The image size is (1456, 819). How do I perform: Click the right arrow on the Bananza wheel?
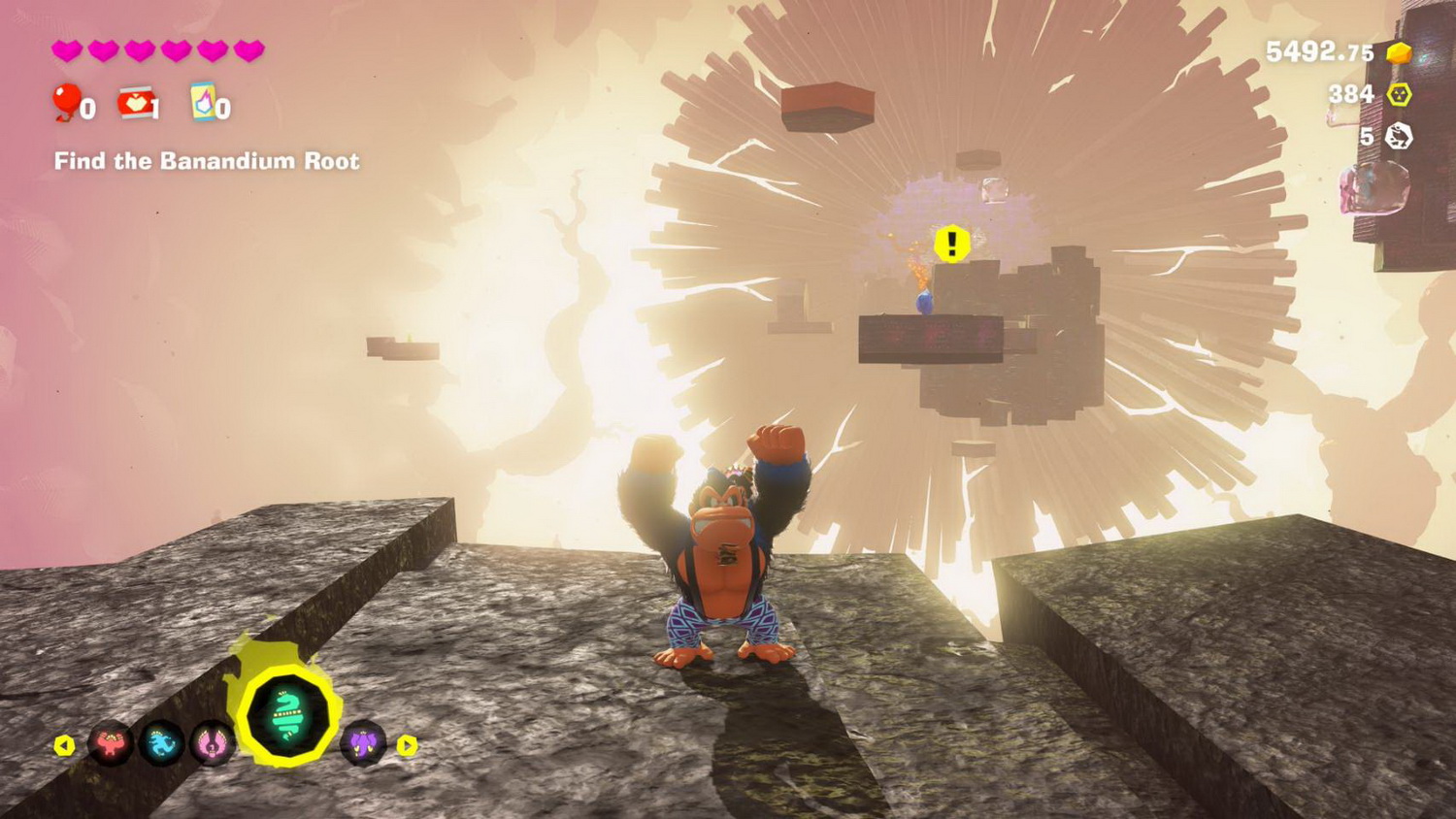point(407,747)
